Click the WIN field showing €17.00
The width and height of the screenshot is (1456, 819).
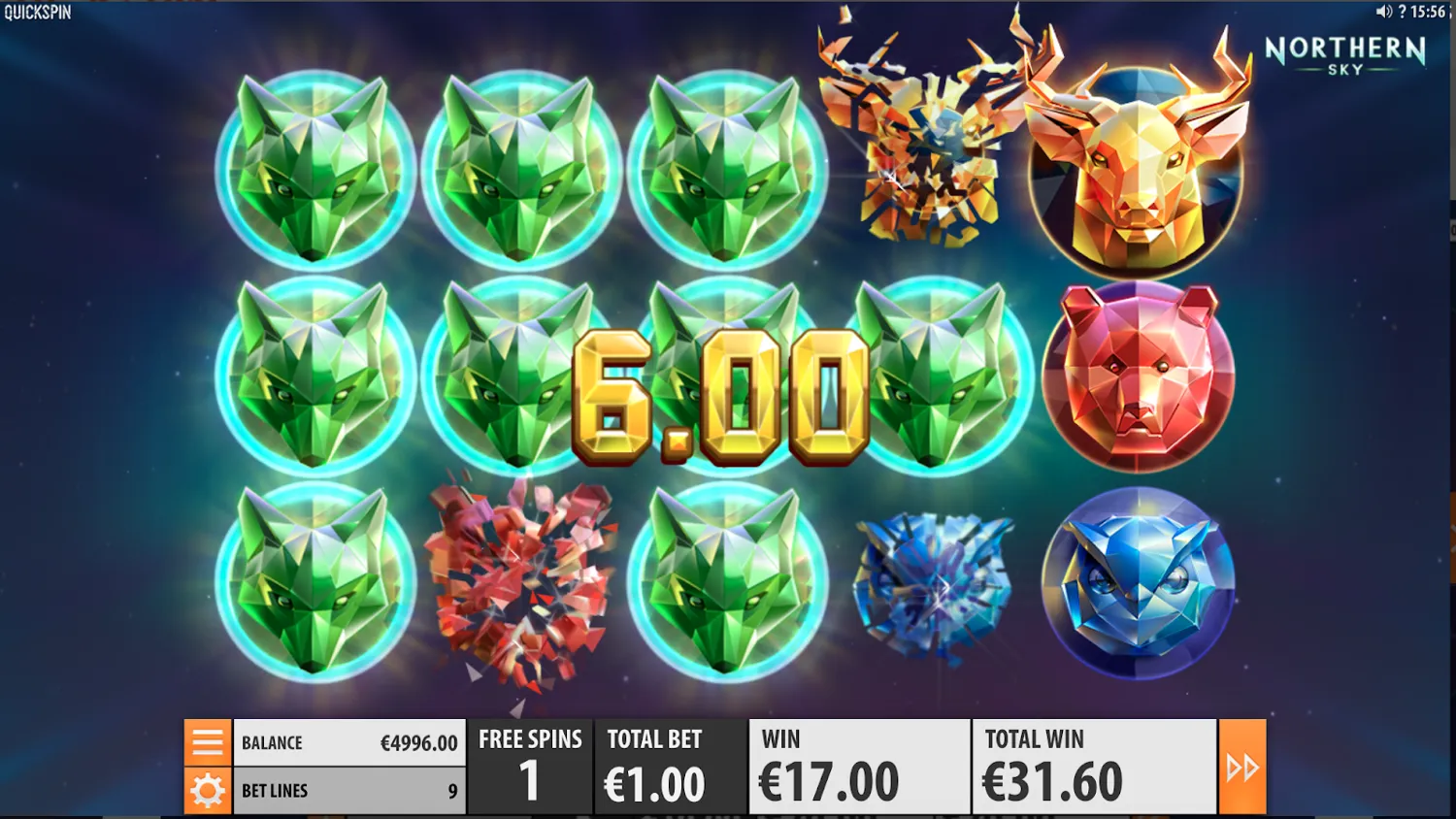point(858,766)
